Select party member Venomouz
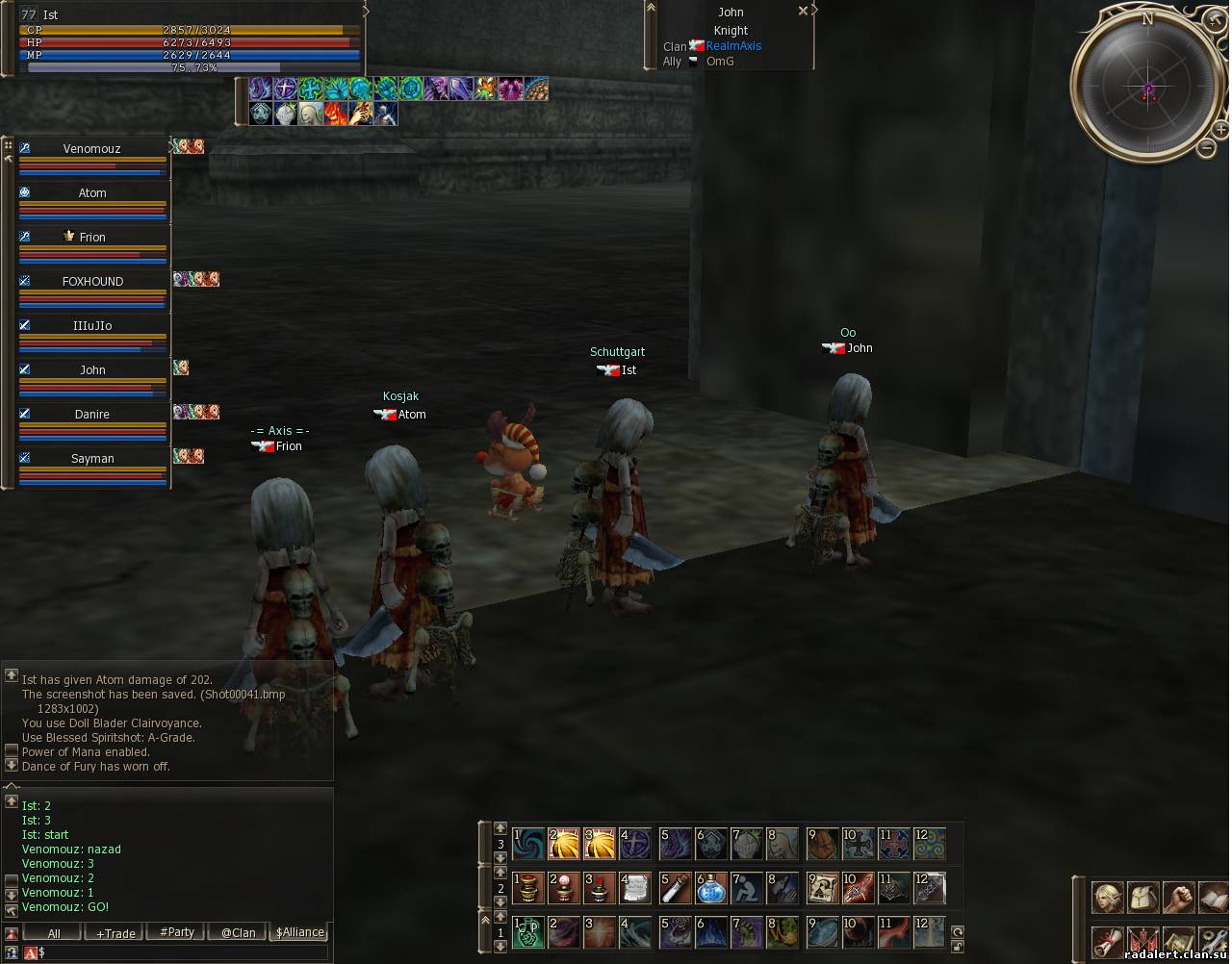The image size is (1232, 964). coord(92,149)
